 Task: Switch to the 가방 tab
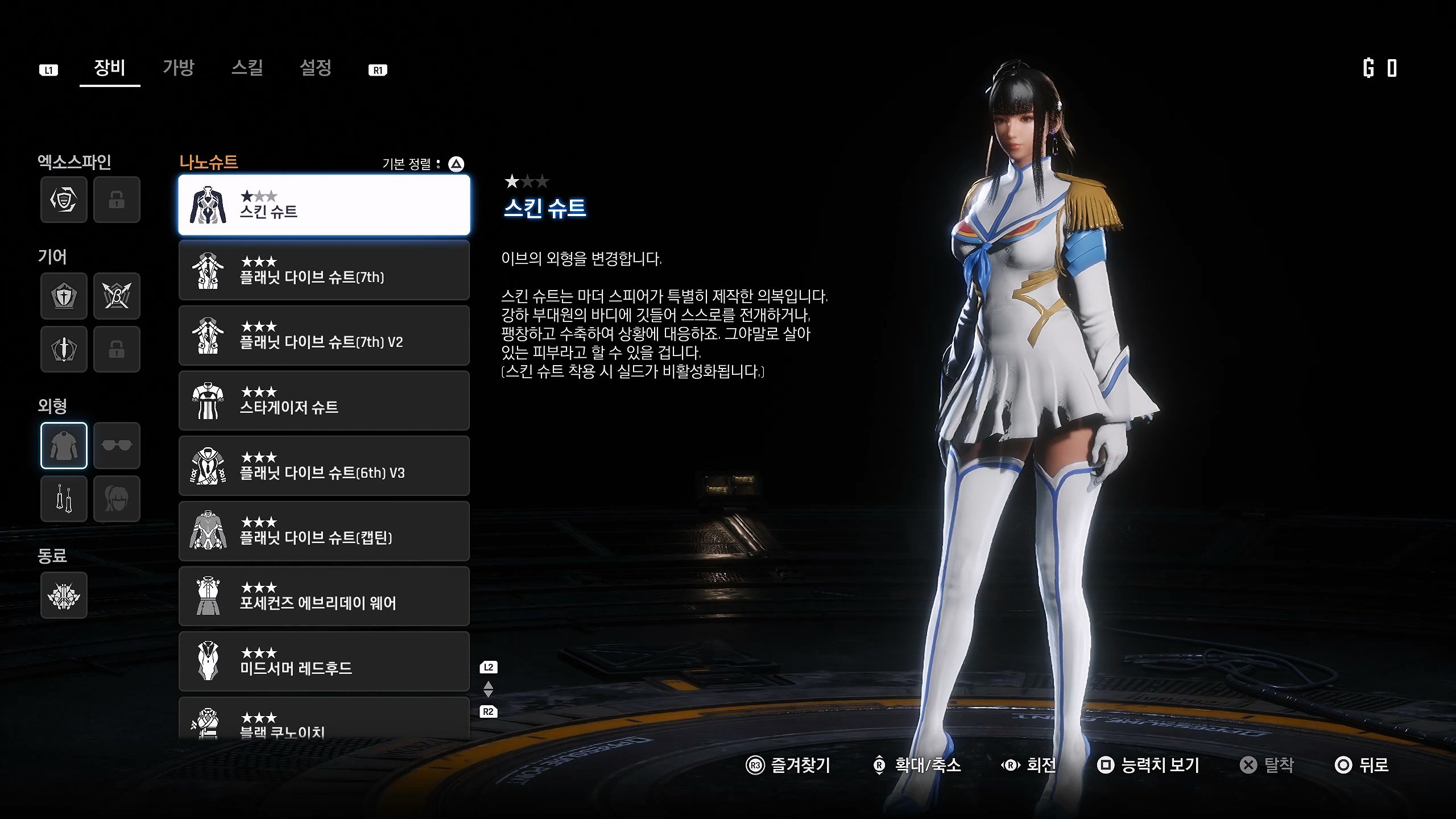click(x=179, y=68)
